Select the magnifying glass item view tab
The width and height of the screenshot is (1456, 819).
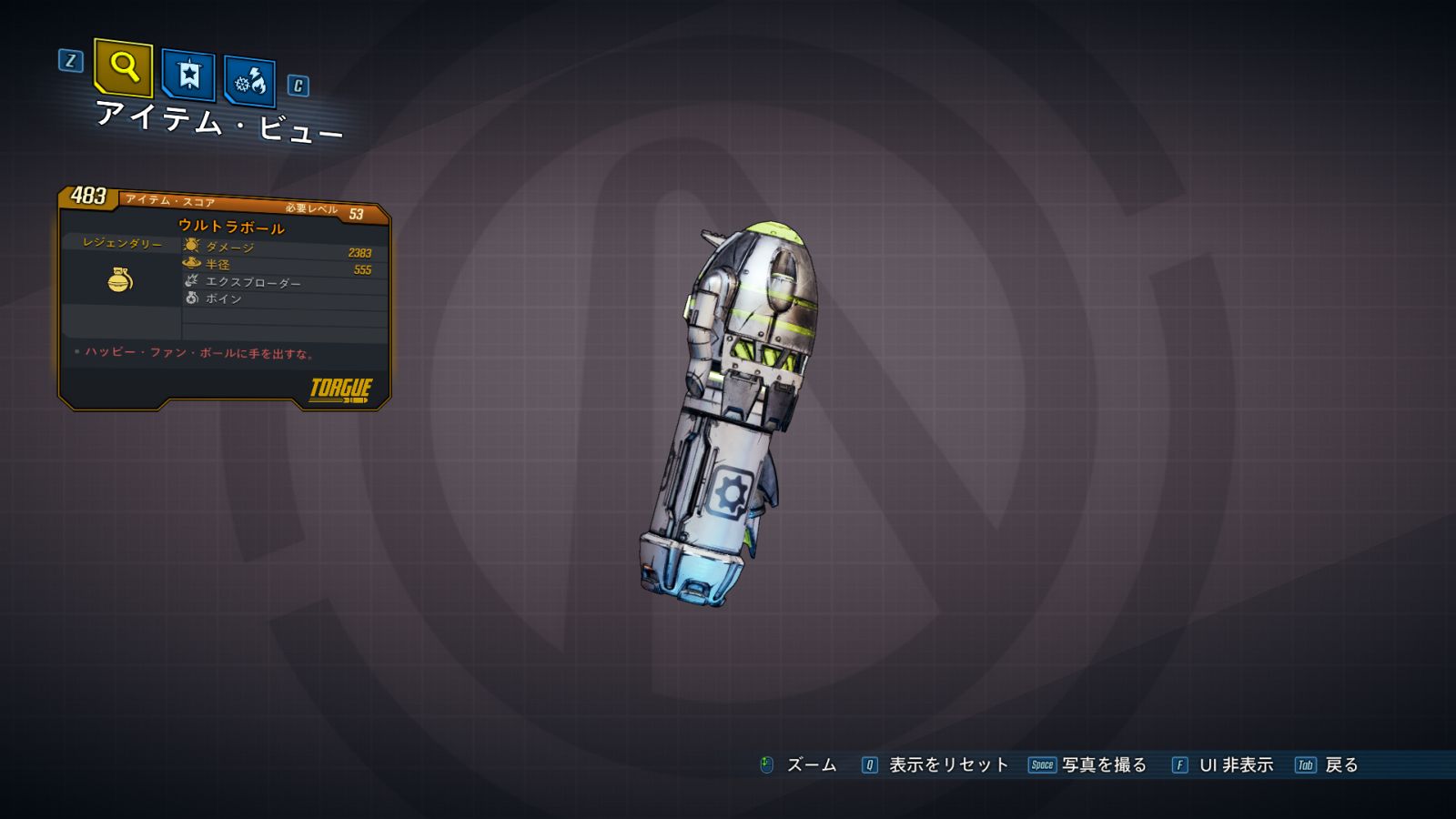pos(123,68)
